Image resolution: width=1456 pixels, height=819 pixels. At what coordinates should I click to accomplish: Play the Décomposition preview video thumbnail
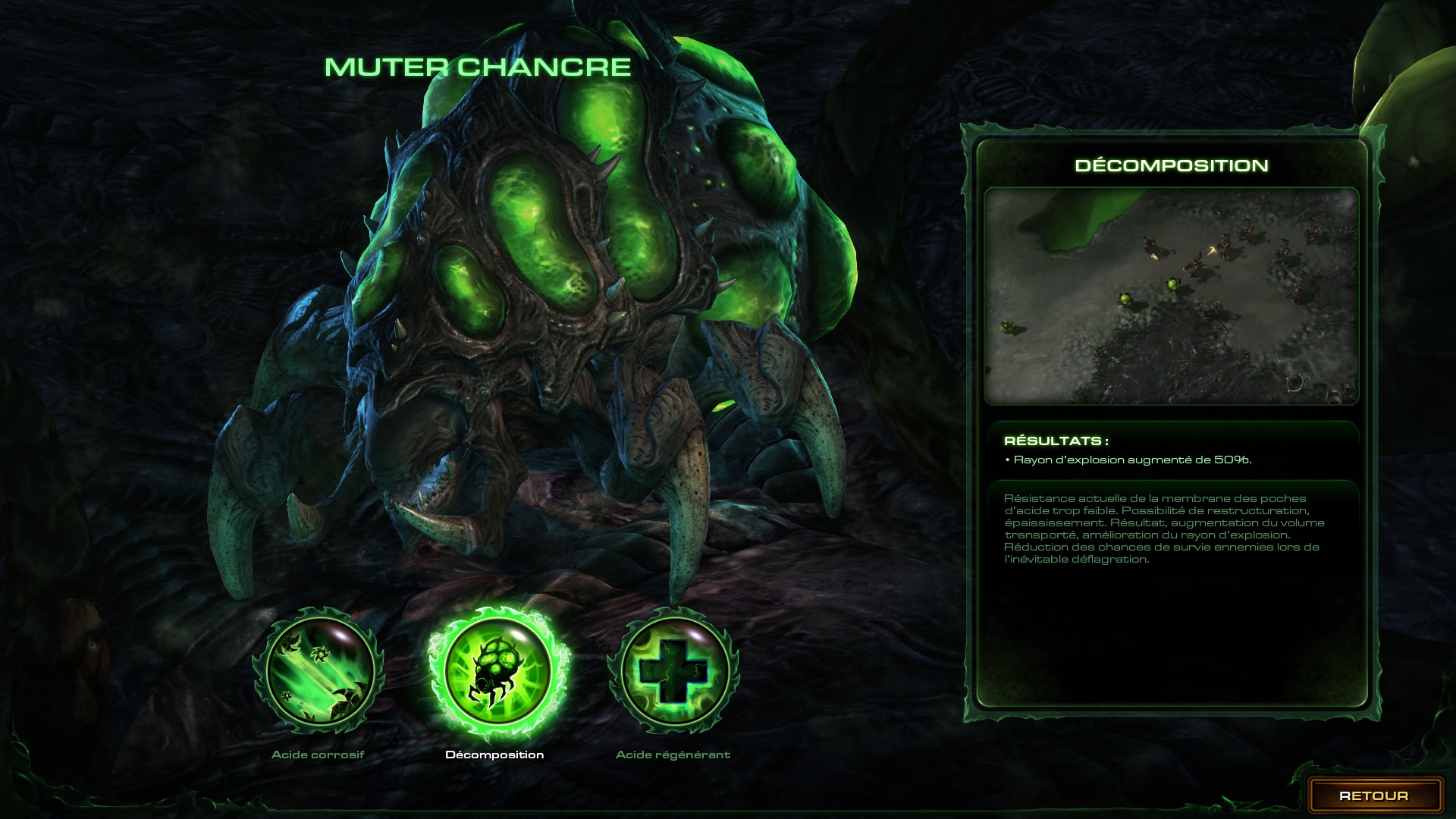(1171, 296)
